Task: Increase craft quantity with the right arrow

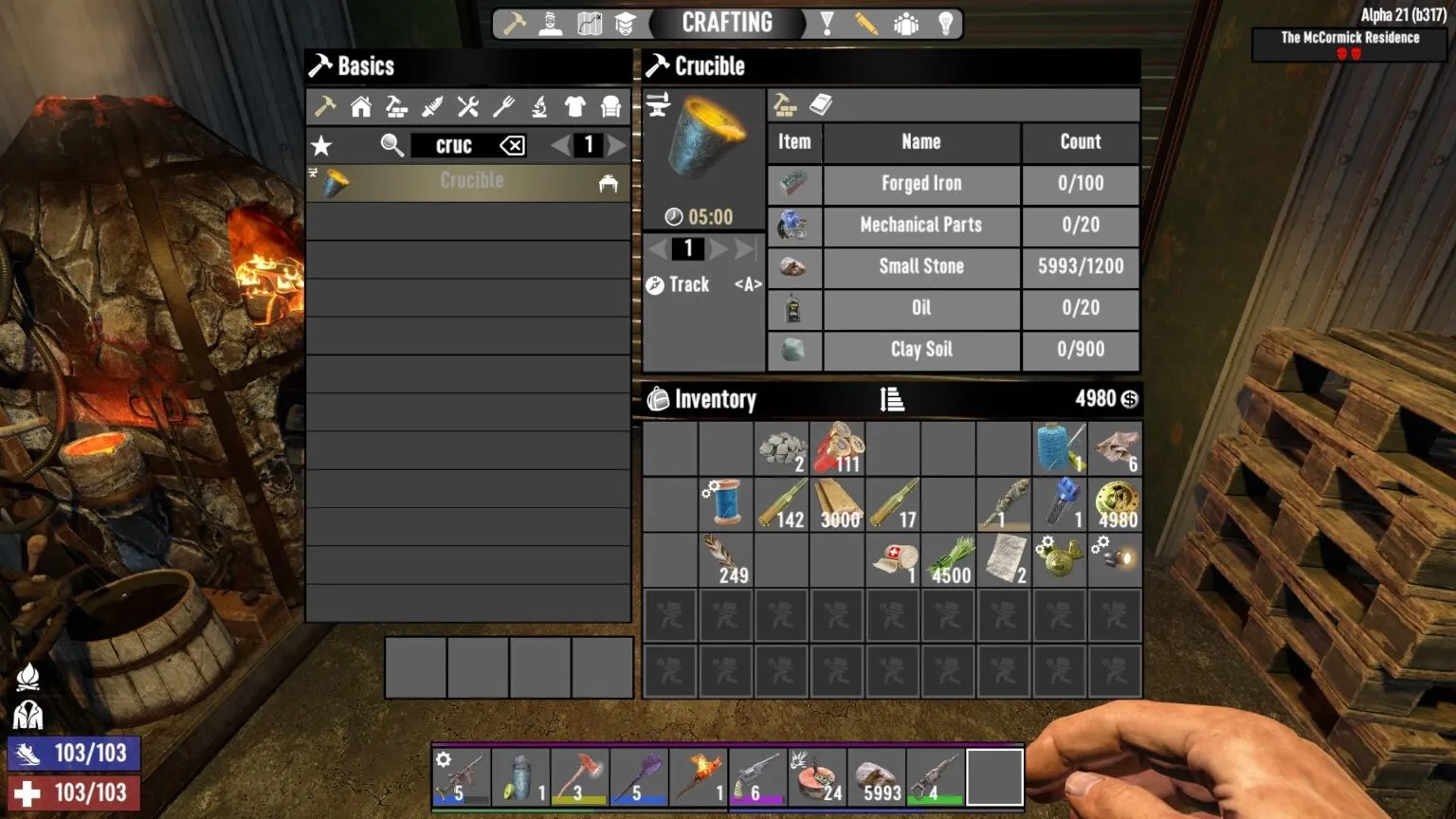Action: pos(718,248)
